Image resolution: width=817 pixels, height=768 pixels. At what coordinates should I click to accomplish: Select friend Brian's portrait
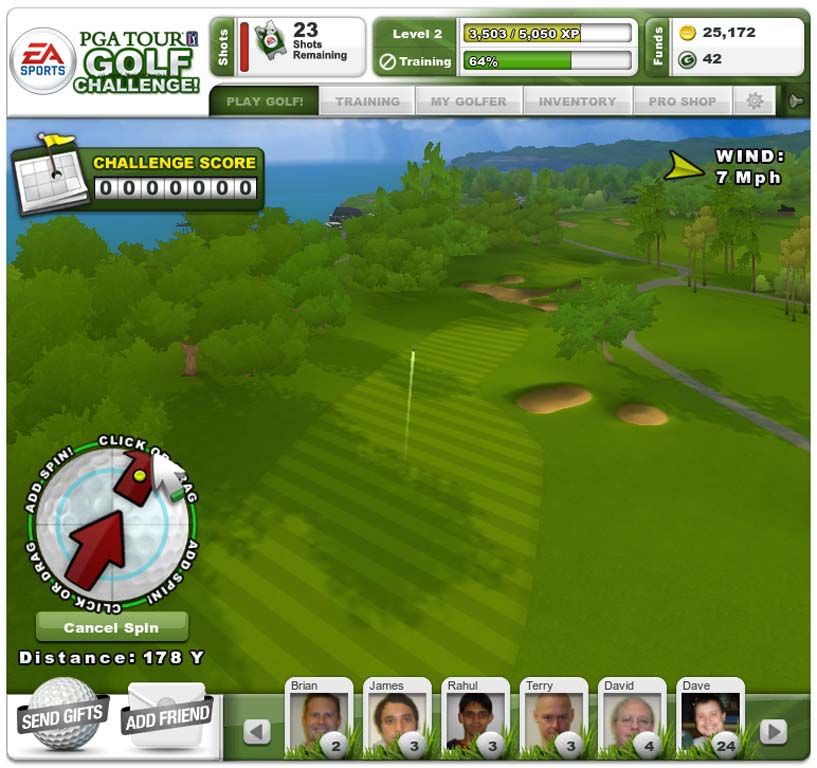point(319,719)
